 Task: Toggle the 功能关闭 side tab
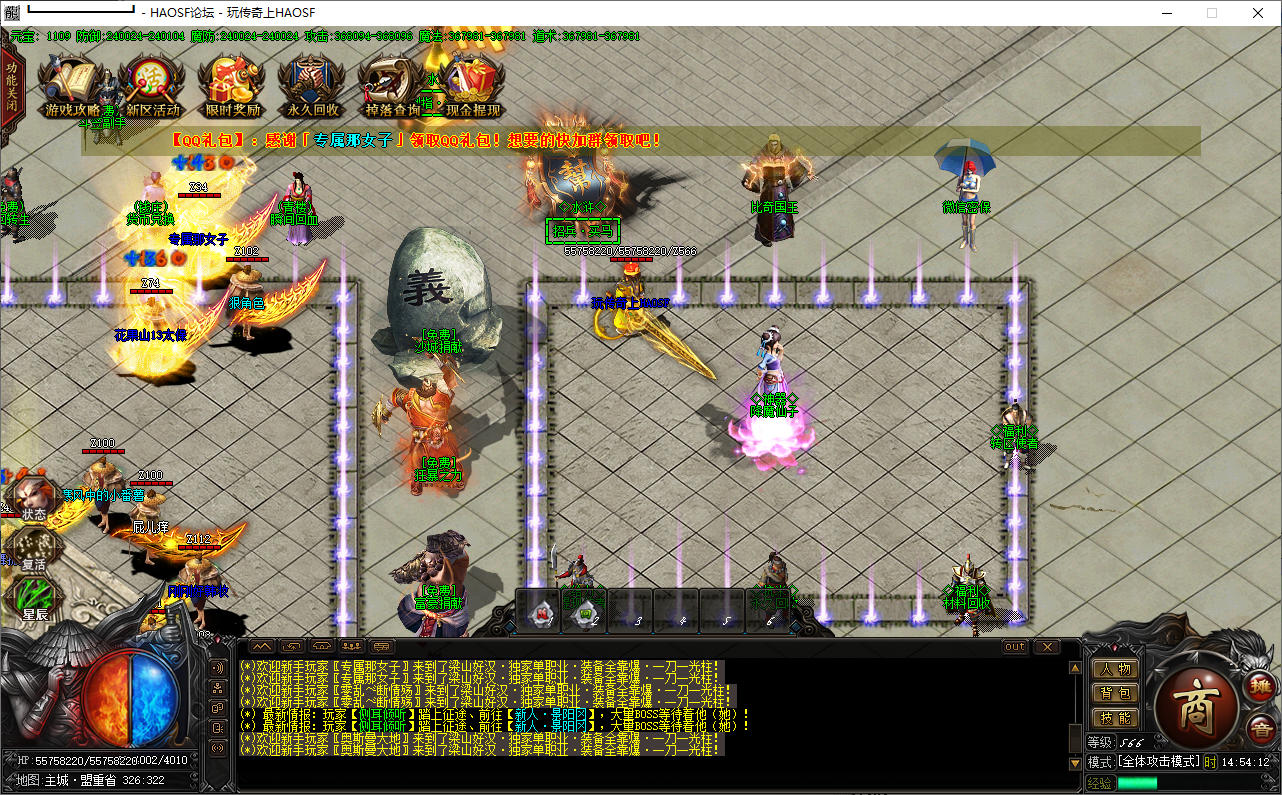pyautogui.click(x=11, y=91)
